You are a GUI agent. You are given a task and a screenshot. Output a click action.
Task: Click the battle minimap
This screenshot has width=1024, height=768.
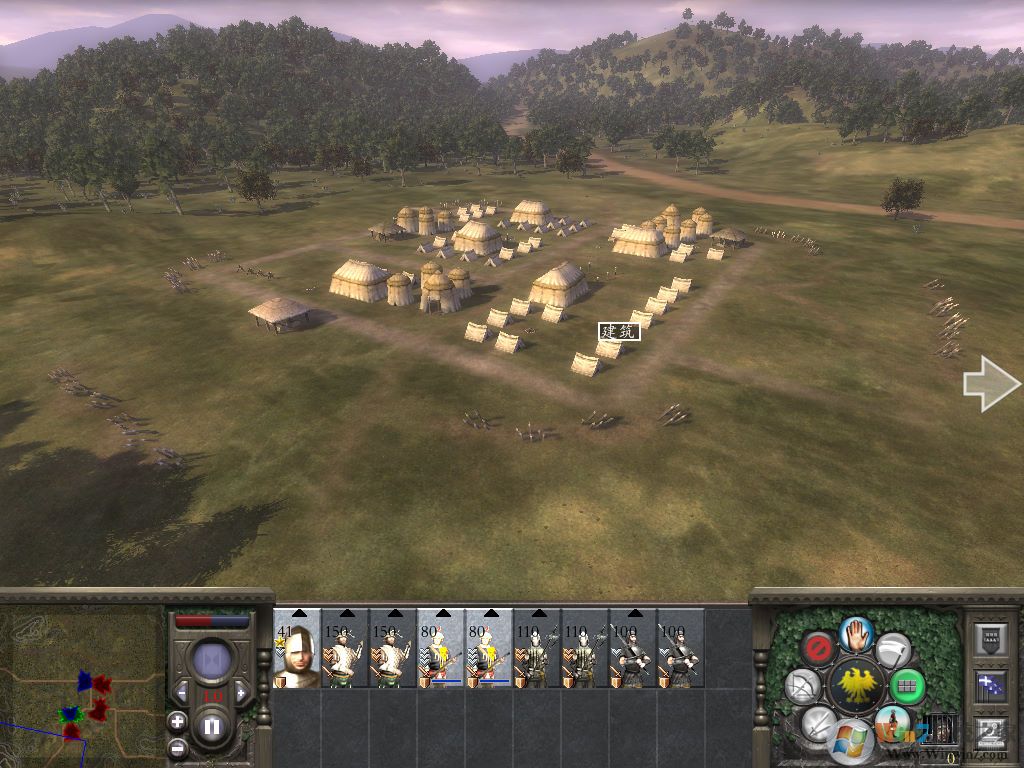pyautogui.click(x=82, y=686)
